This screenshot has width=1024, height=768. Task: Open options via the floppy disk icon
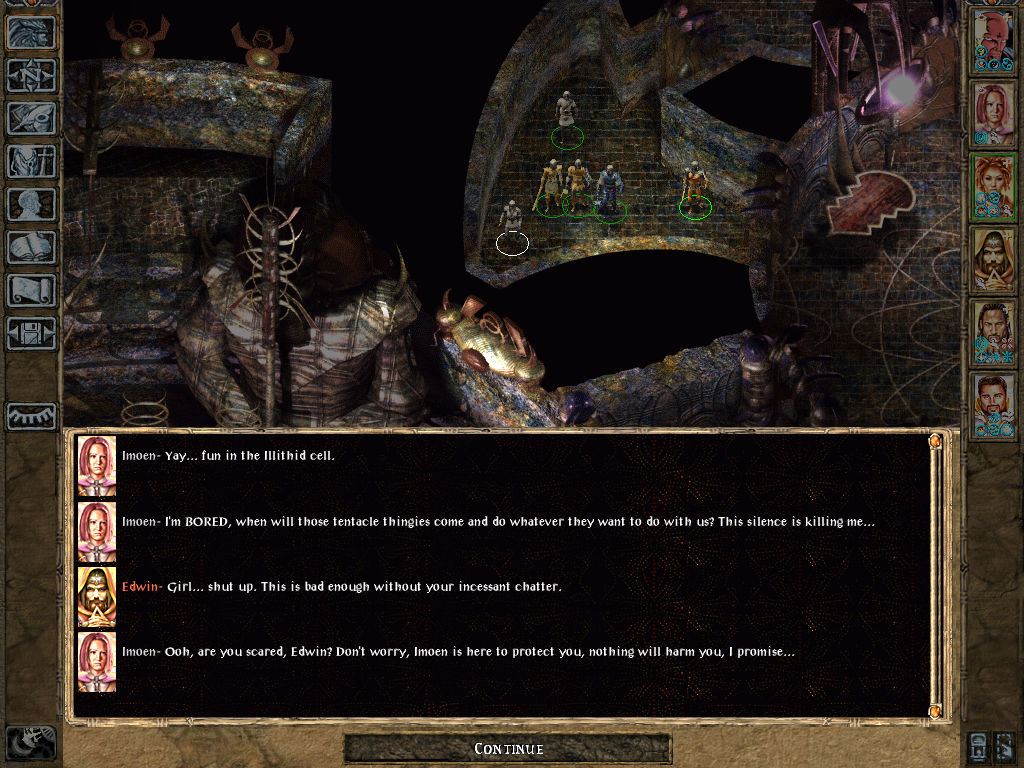(31, 333)
